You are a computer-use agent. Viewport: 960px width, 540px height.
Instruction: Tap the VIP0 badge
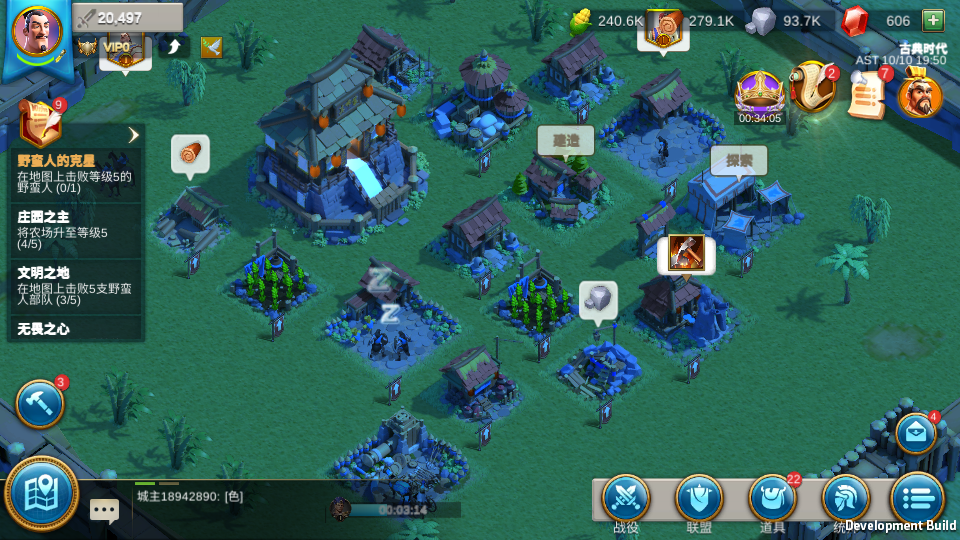point(118,46)
